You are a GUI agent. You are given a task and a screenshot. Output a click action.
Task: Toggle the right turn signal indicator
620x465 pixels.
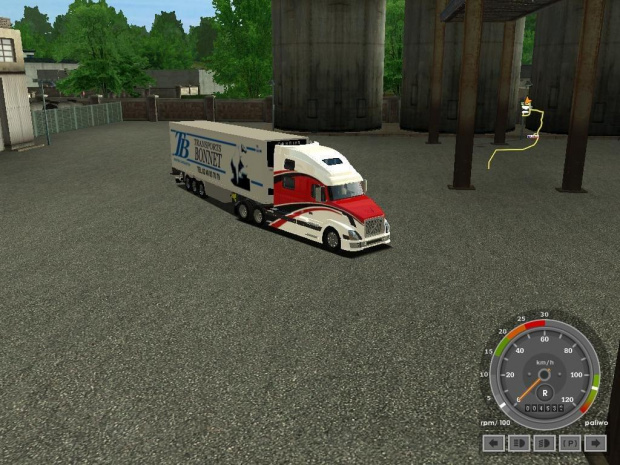tap(596, 442)
